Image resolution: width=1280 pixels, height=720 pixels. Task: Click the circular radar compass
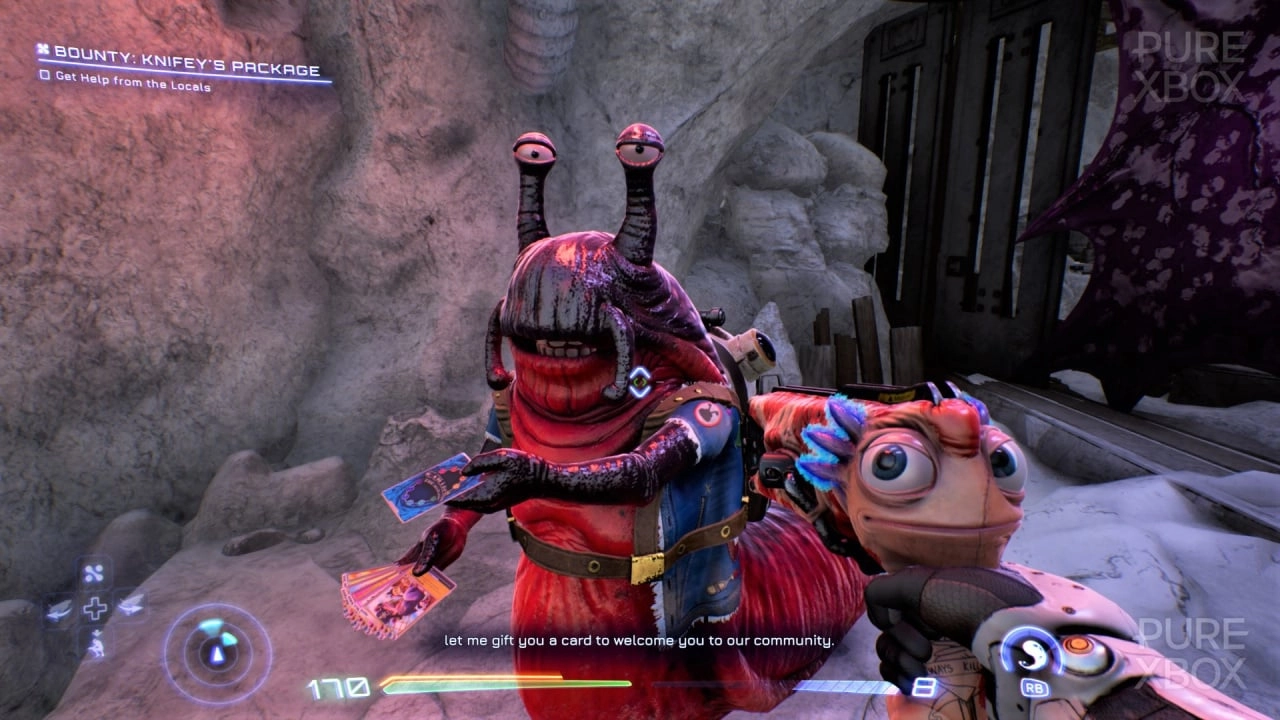pyautogui.click(x=217, y=652)
